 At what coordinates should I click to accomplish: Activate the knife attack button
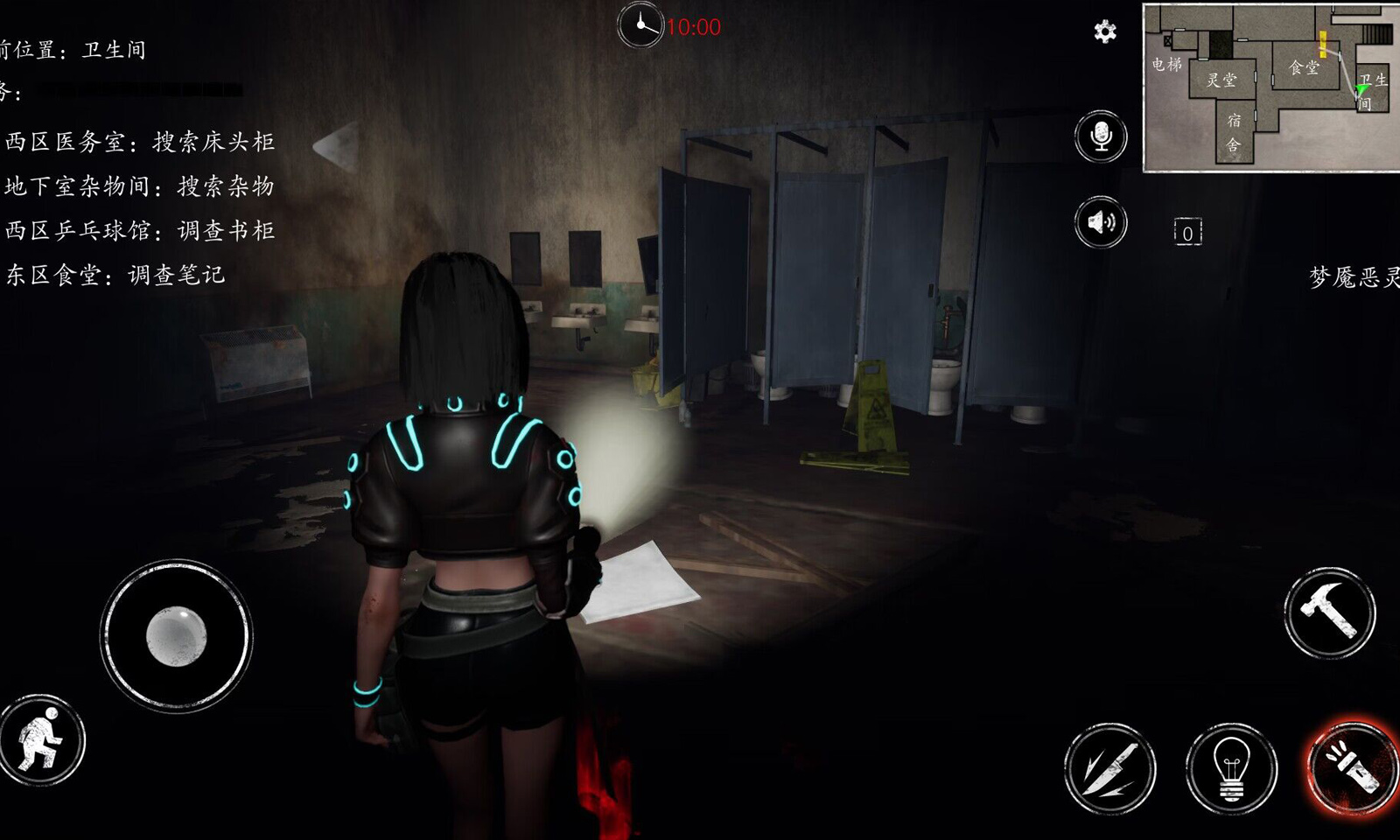(1109, 768)
